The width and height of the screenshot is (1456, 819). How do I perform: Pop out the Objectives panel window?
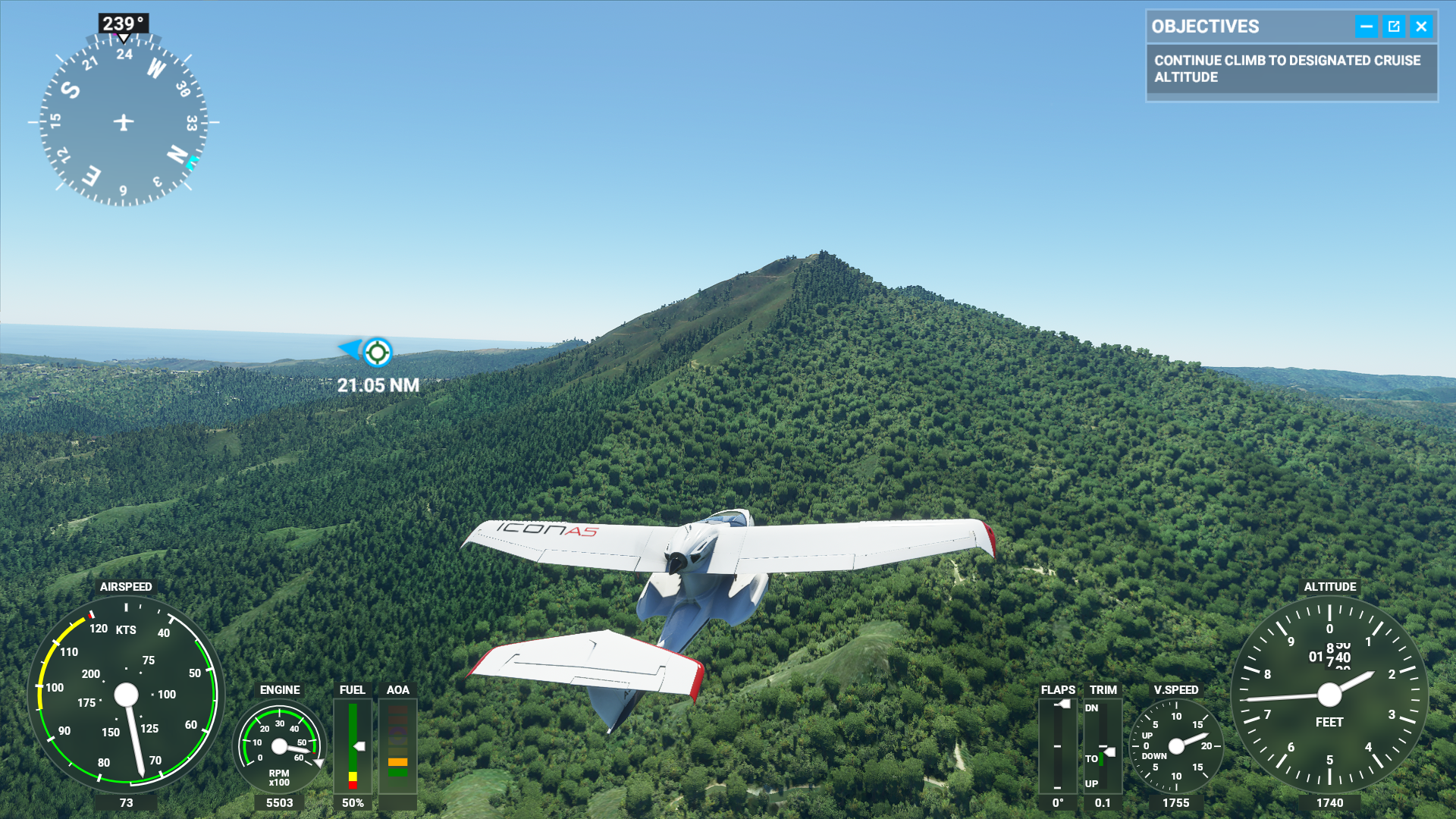tap(1394, 27)
